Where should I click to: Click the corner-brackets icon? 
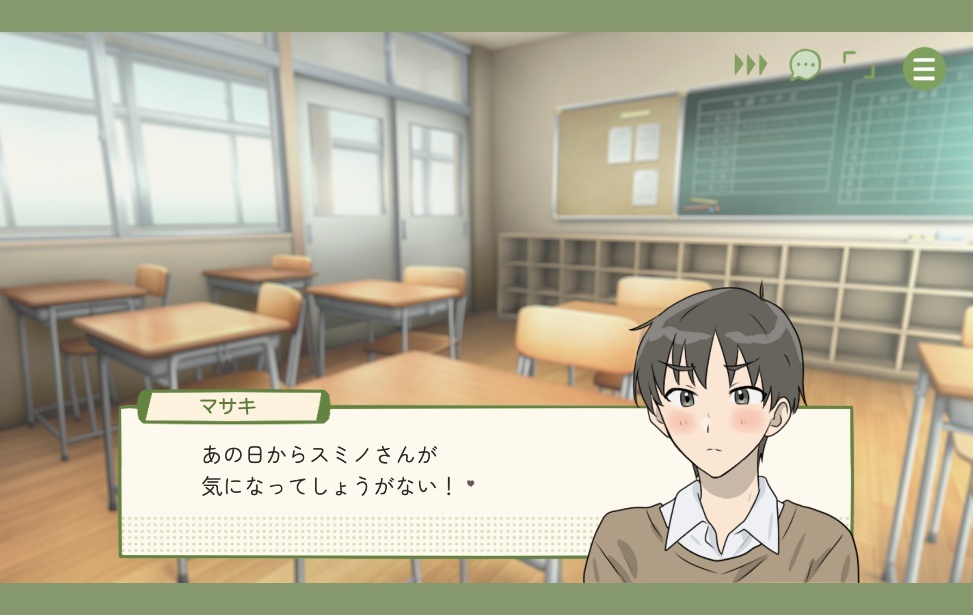[x=858, y=66]
